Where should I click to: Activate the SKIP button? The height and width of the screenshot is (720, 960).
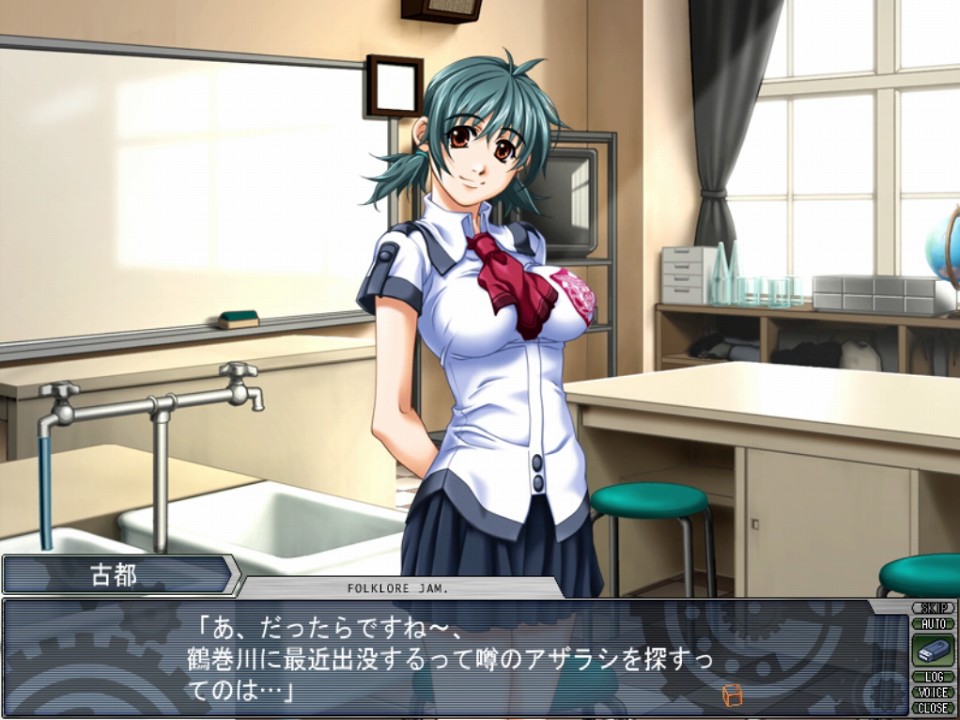point(932,608)
